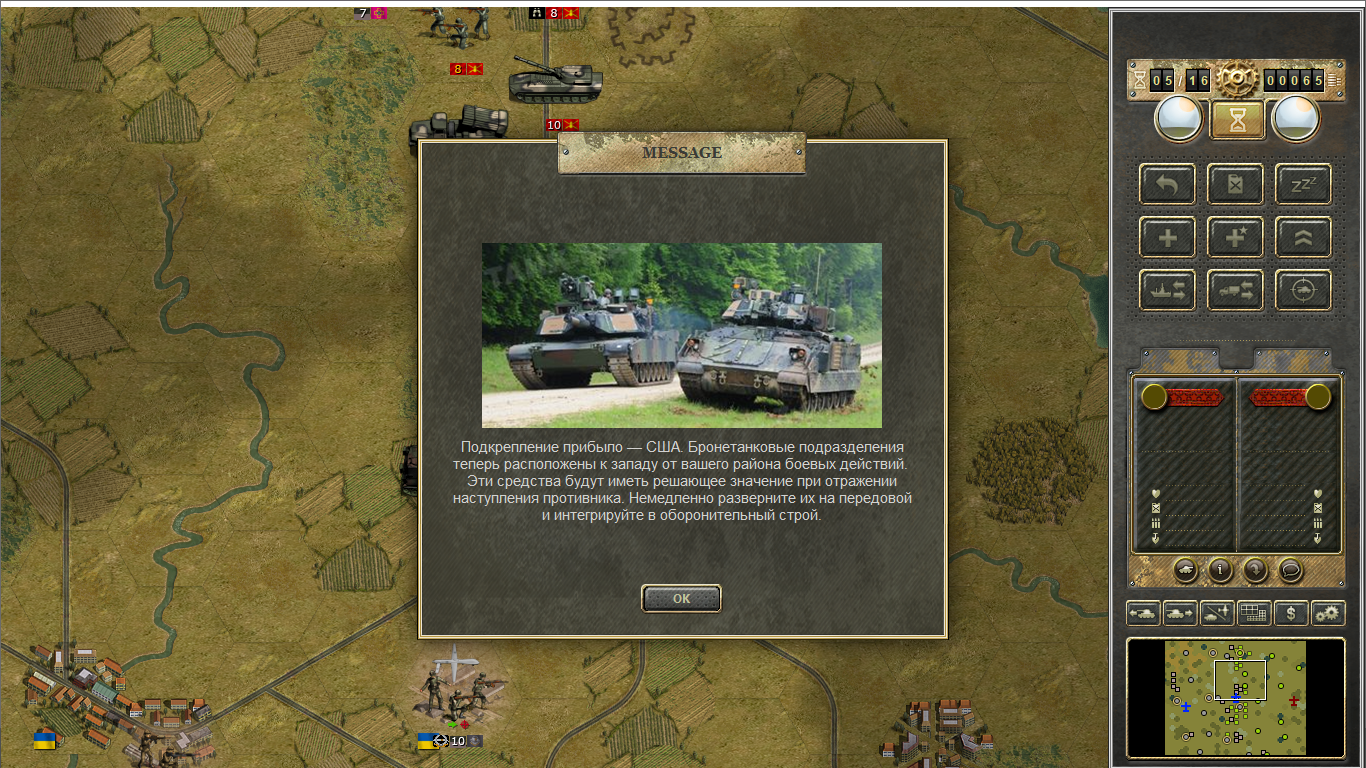Image resolution: width=1366 pixels, height=768 pixels.
Task: Open the purchase screen with dollar button
Action: 1291,613
